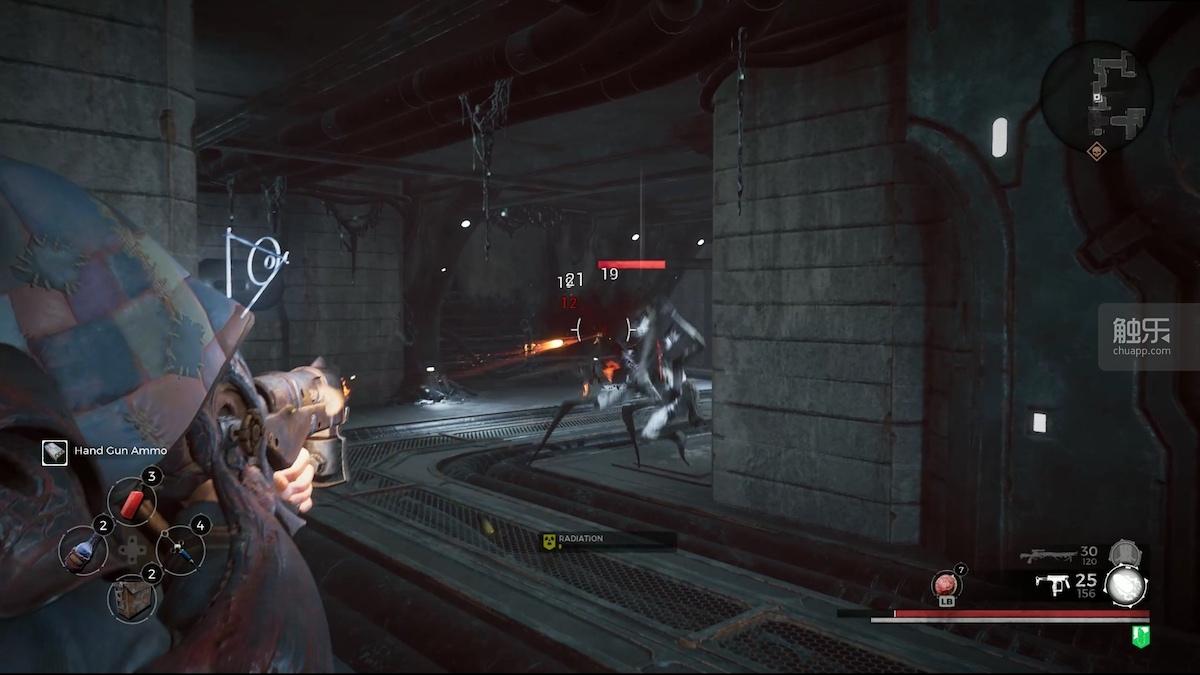This screenshot has height=675, width=1200.
Task: Click the skull marker below the minimap
Action: [1097, 153]
